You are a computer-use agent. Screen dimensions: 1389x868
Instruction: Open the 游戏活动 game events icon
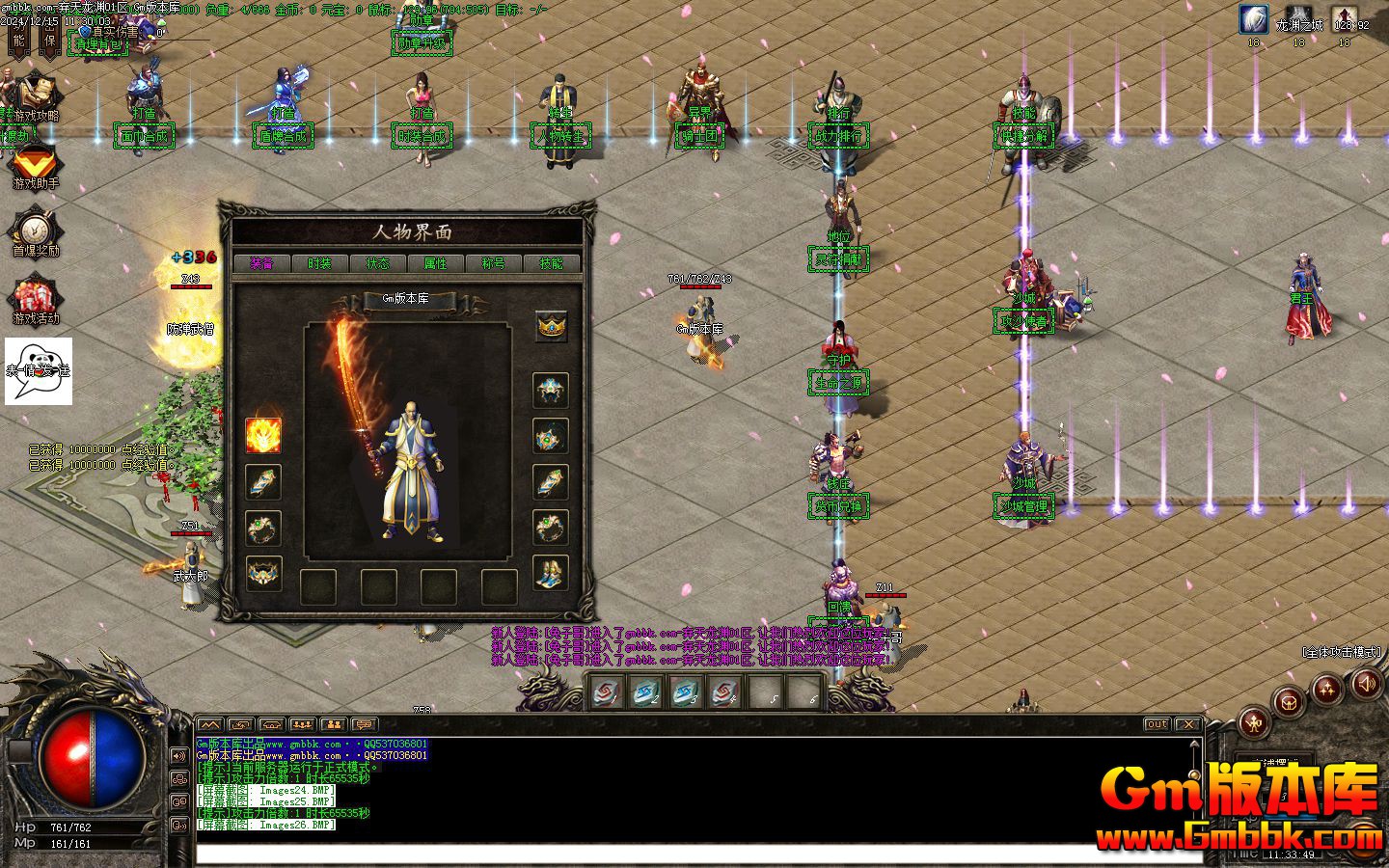[x=35, y=299]
